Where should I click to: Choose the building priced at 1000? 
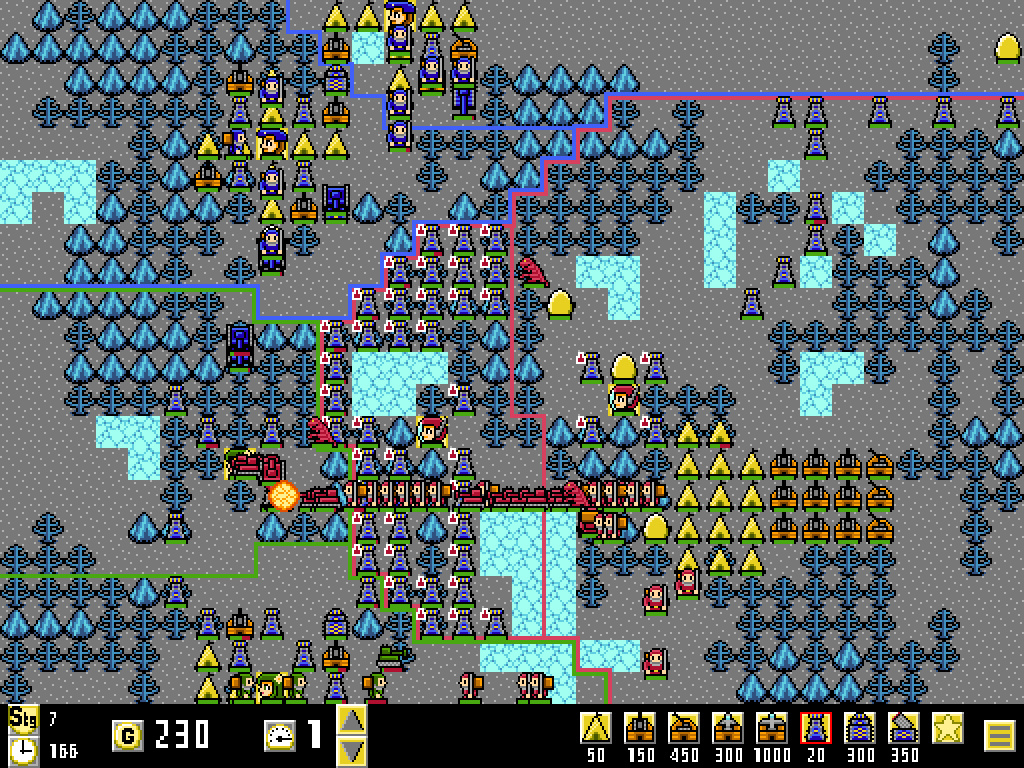point(772,728)
